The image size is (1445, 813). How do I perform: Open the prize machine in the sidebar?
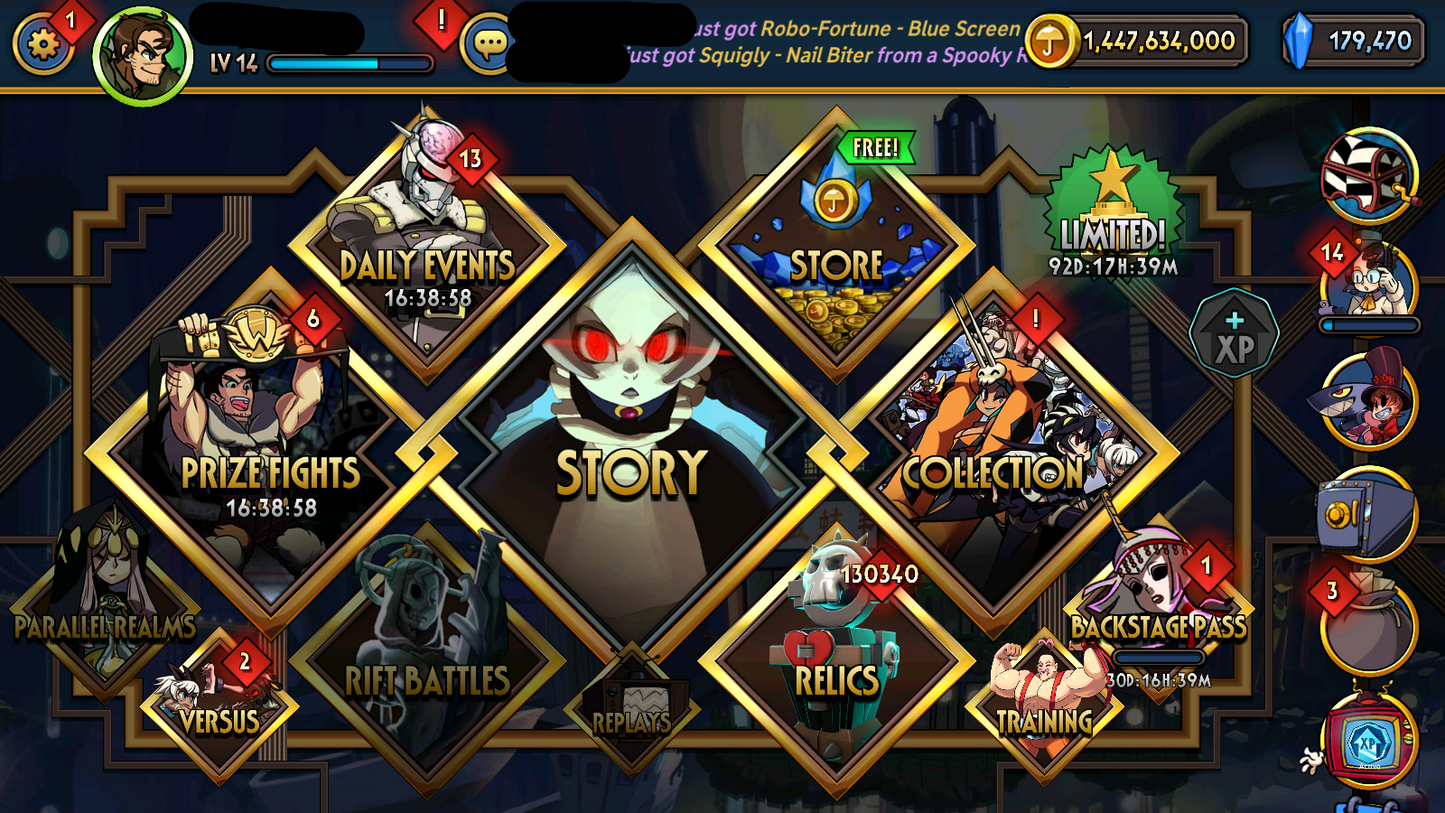[1368, 175]
